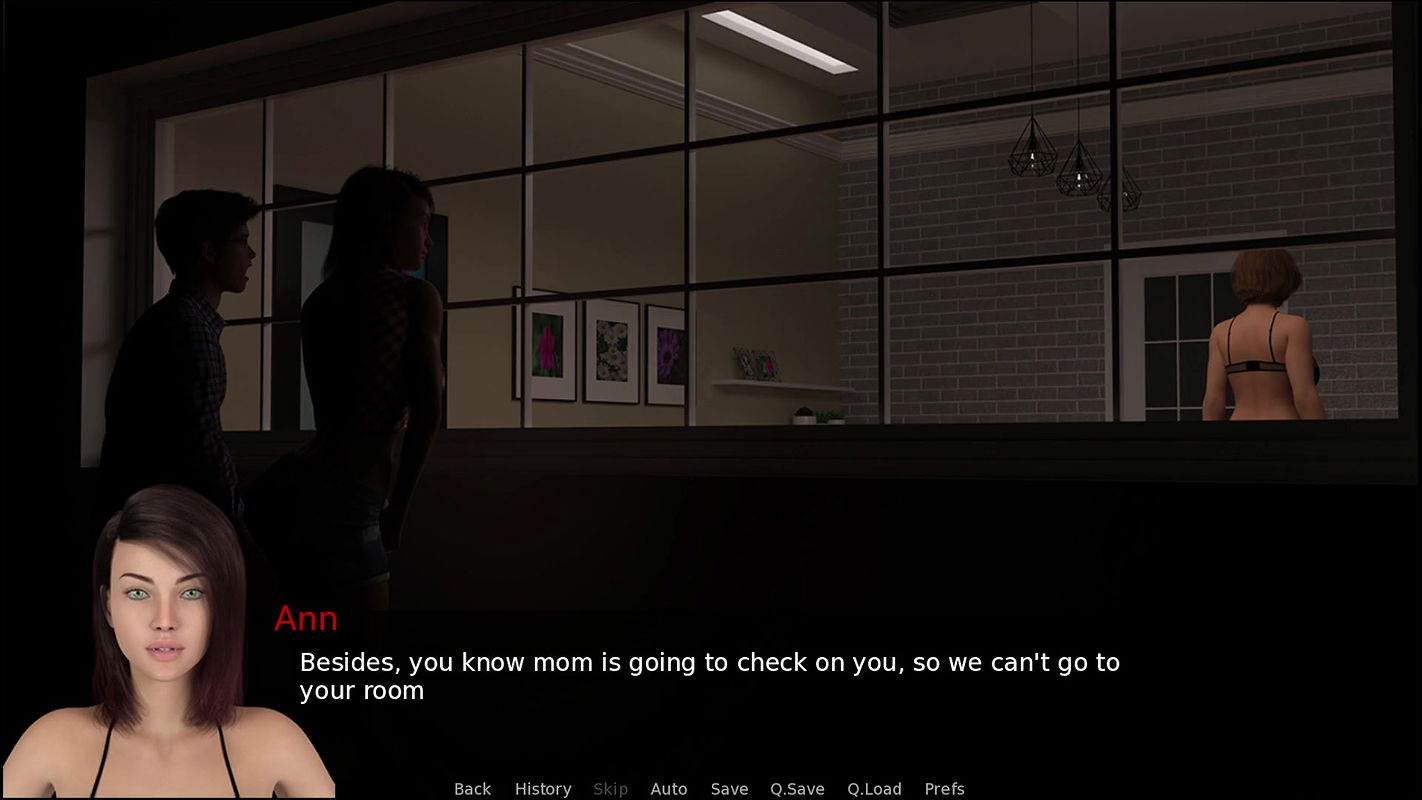This screenshot has height=800, width=1422.
Task: Quick save with Q.Save
Action: pos(797,789)
